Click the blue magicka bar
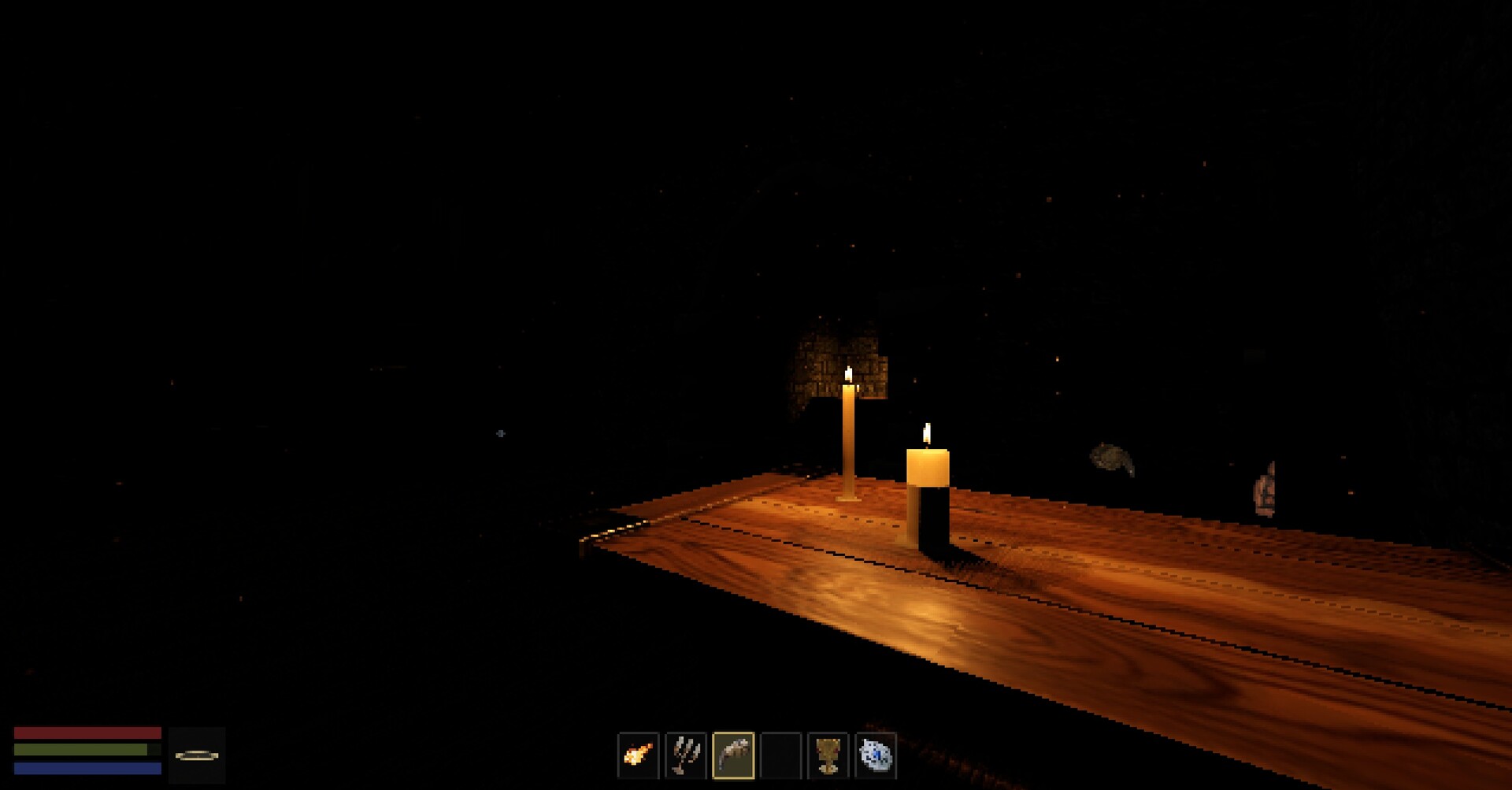 [x=87, y=769]
